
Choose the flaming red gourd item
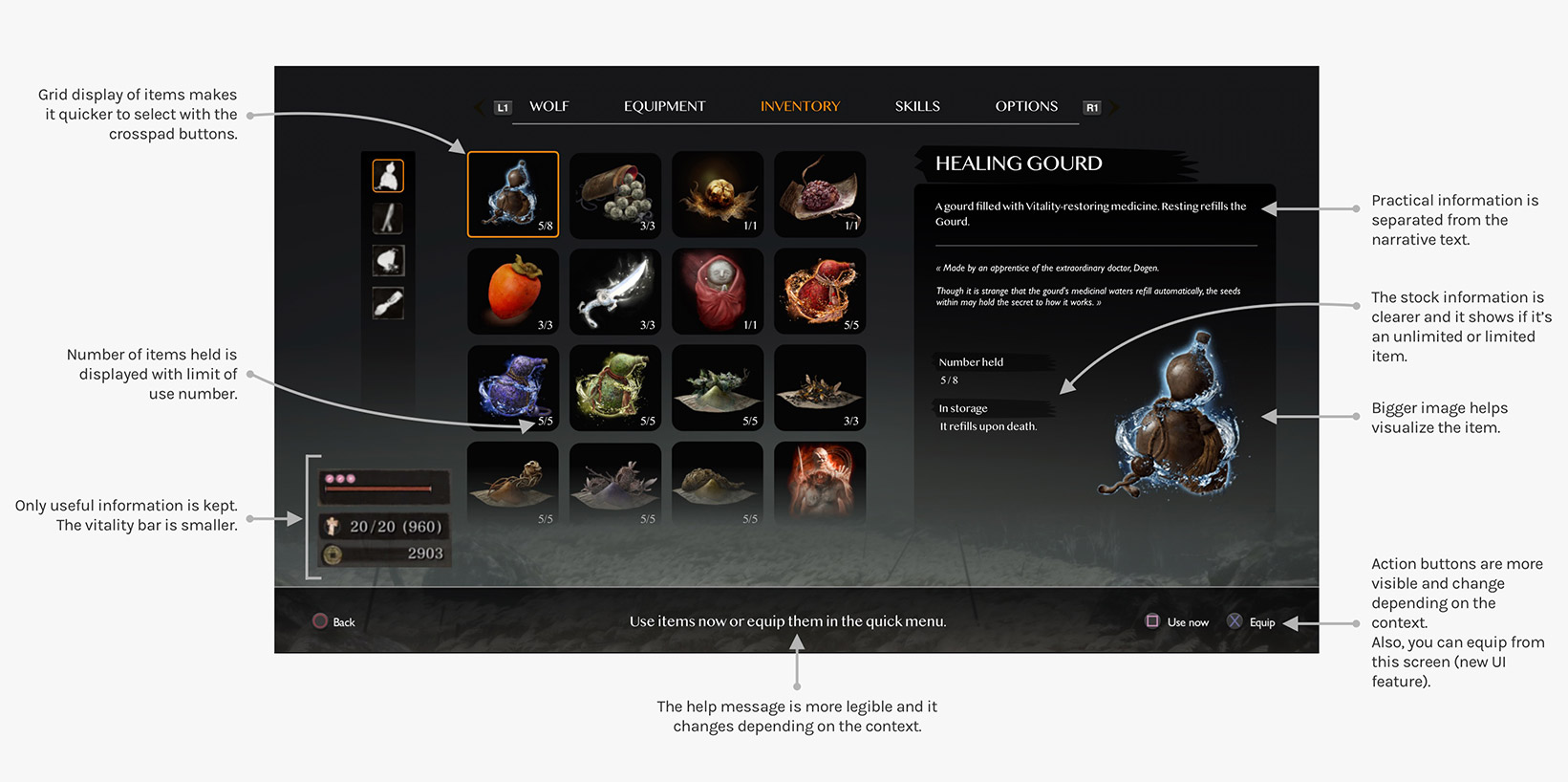(x=820, y=291)
